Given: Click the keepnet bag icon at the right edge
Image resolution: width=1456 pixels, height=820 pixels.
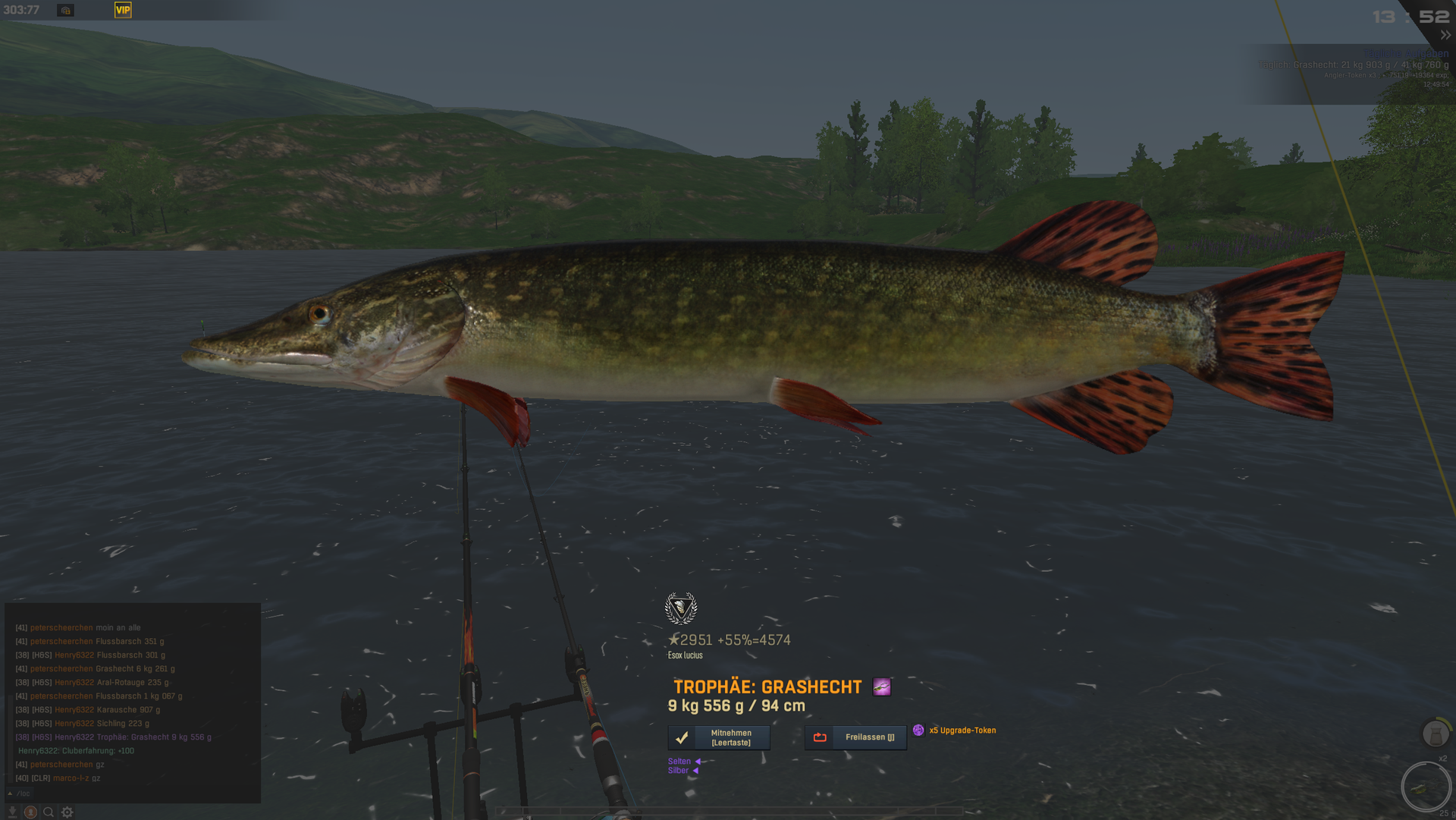Looking at the screenshot, I should coord(1435,734).
